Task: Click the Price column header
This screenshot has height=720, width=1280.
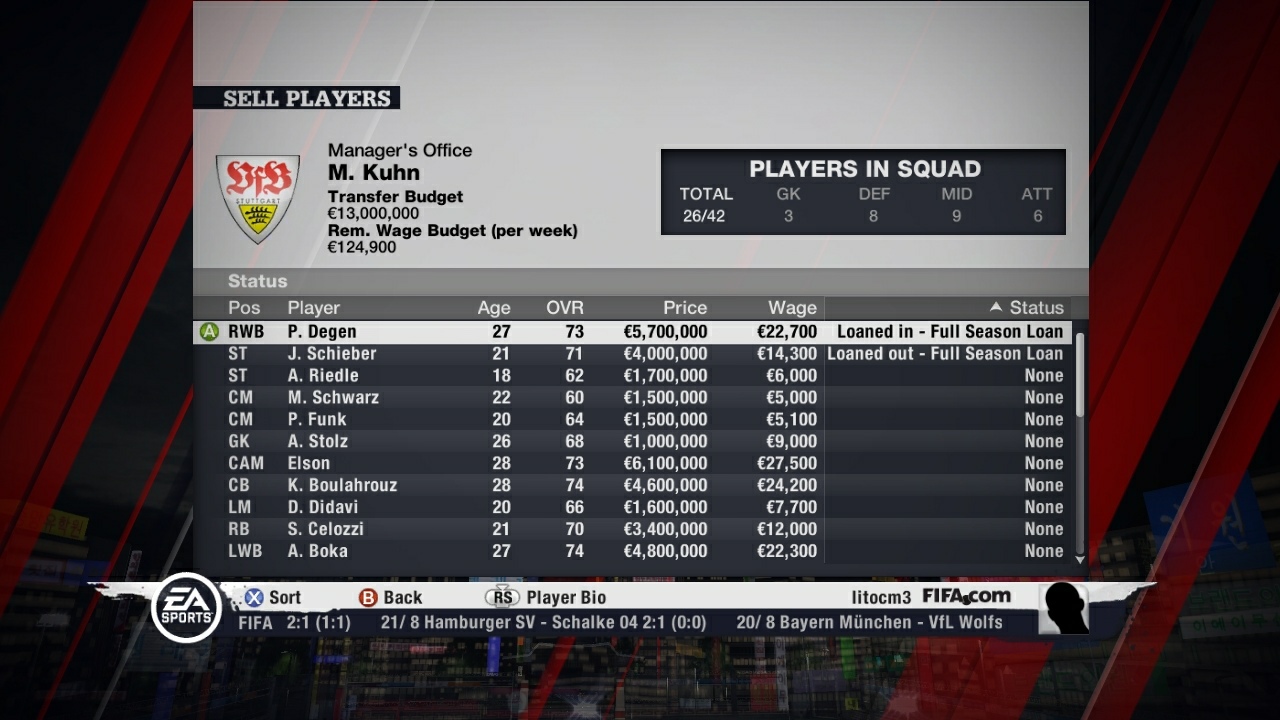Action: [684, 308]
